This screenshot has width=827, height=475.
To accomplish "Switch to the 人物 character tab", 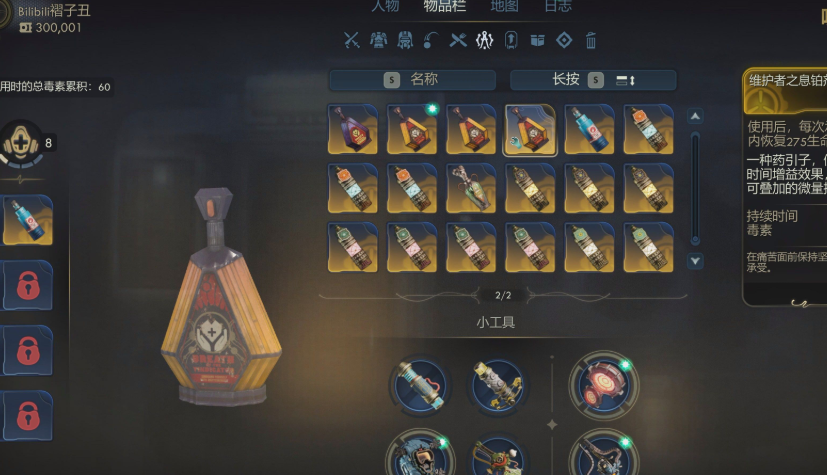I will 385,6.
